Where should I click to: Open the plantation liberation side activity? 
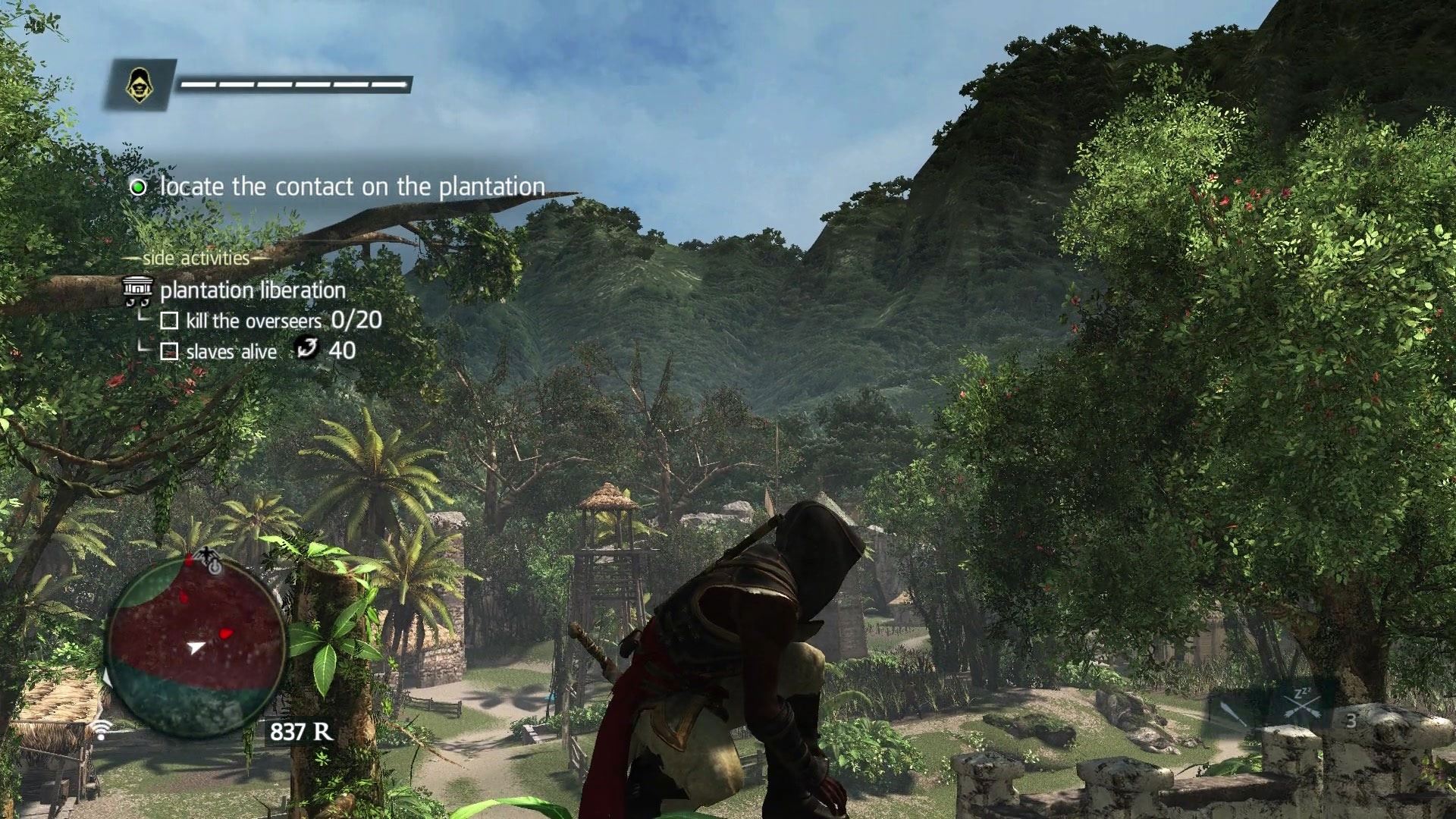tap(252, 290)
